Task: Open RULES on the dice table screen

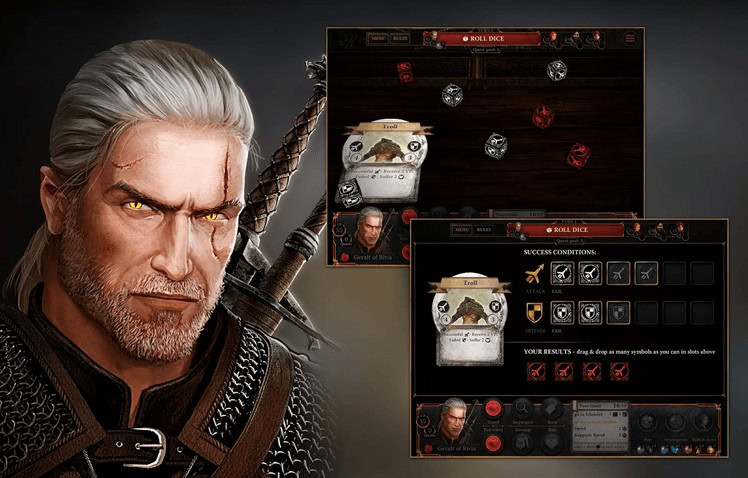Action: click(x=400, y=39)
